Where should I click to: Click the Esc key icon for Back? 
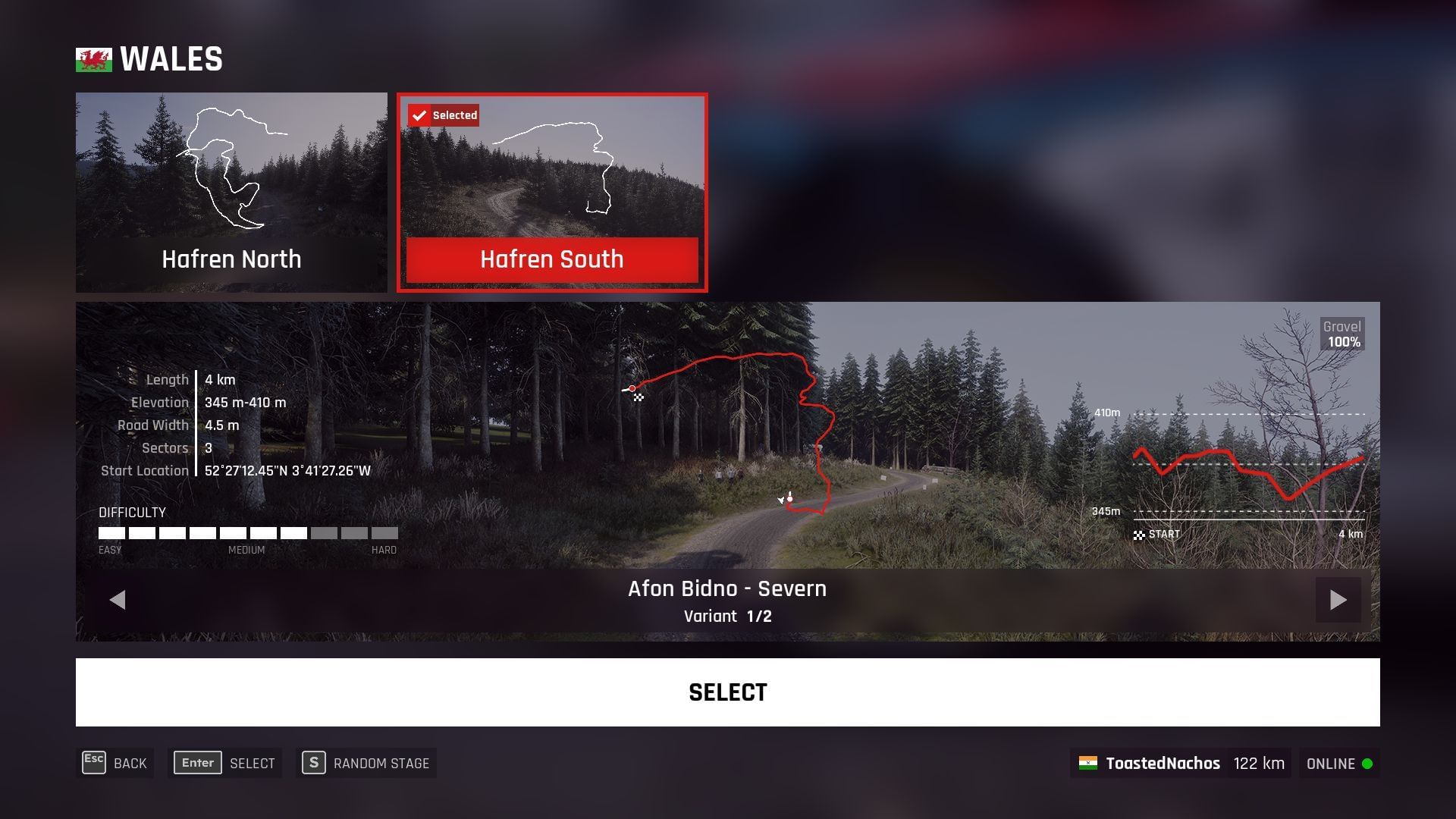(93, 763)
